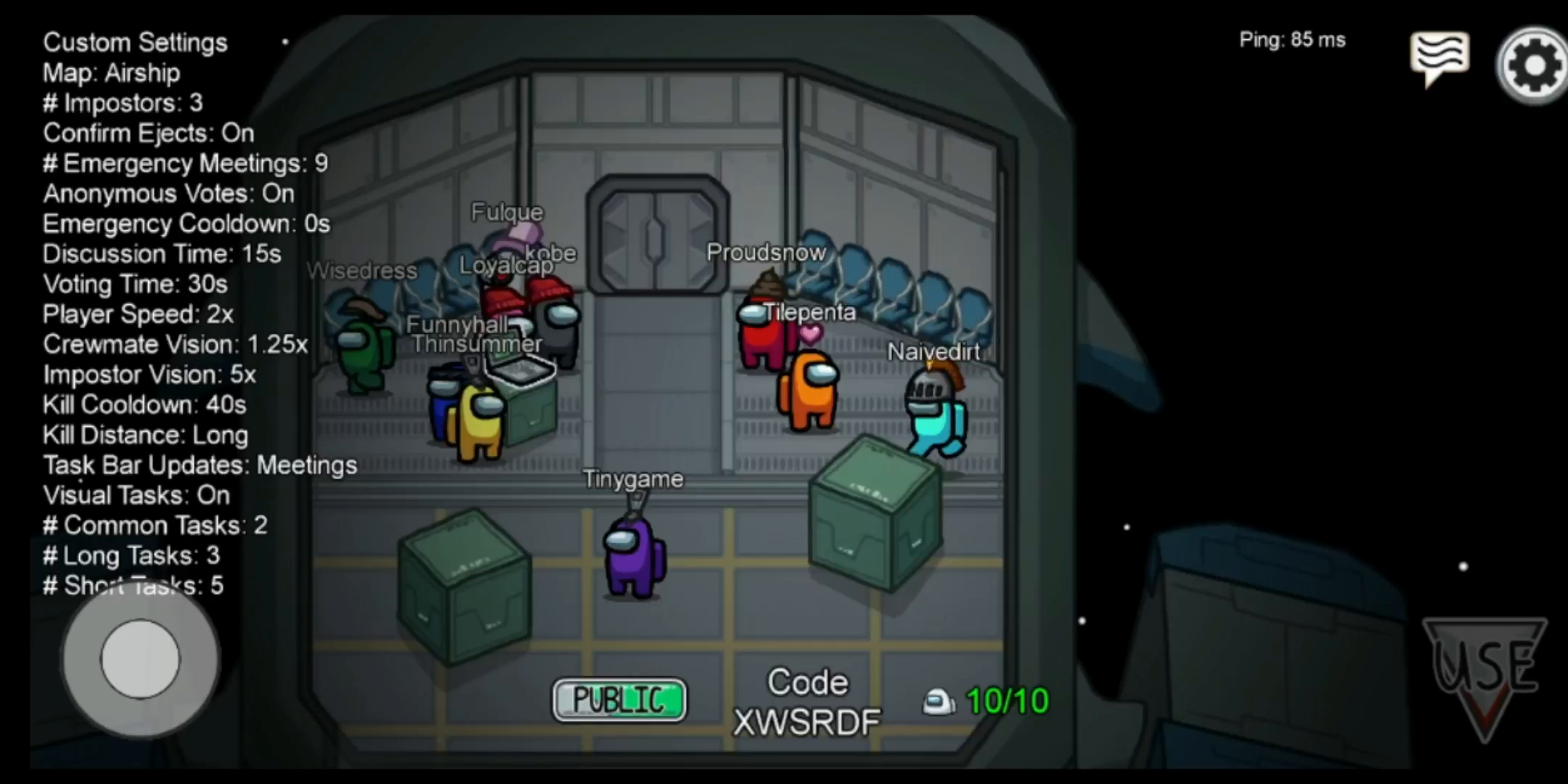Screen dimensions: 1568x784
Task: Tap the USE action button
Action: 1485,671
